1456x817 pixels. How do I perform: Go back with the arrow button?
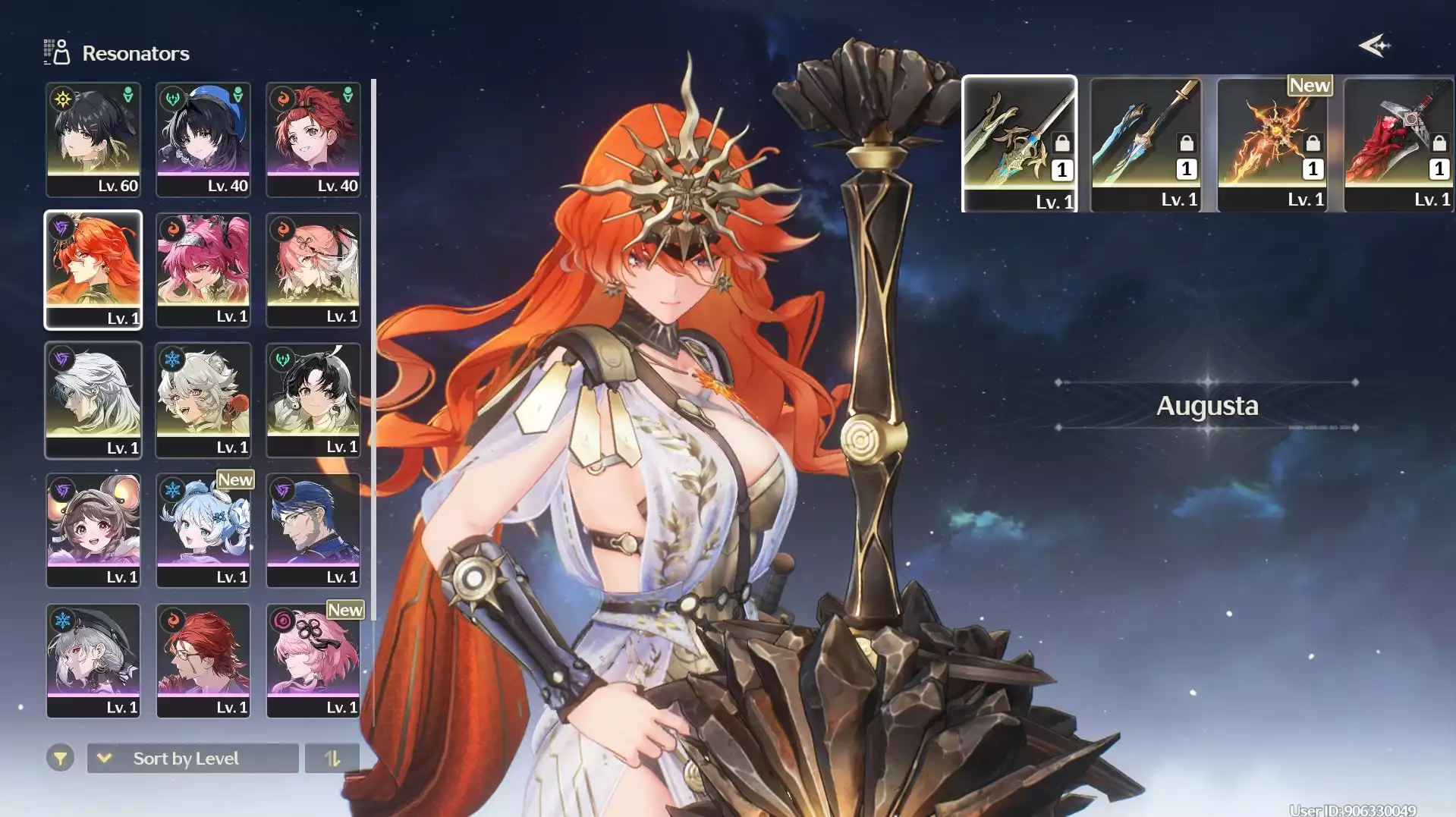1374,46
